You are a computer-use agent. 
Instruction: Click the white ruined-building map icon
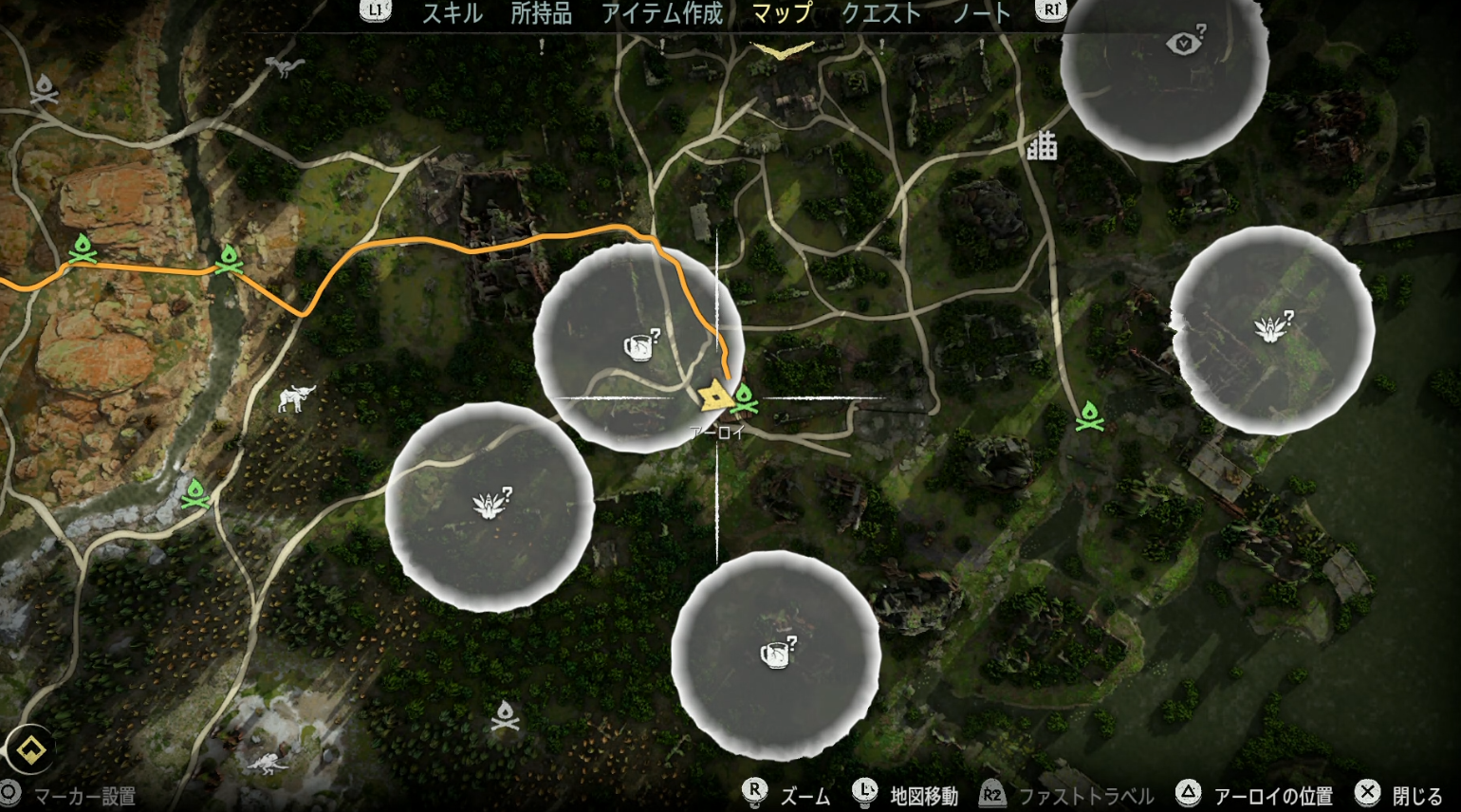pyautogui.click(x=1042, y=146)
